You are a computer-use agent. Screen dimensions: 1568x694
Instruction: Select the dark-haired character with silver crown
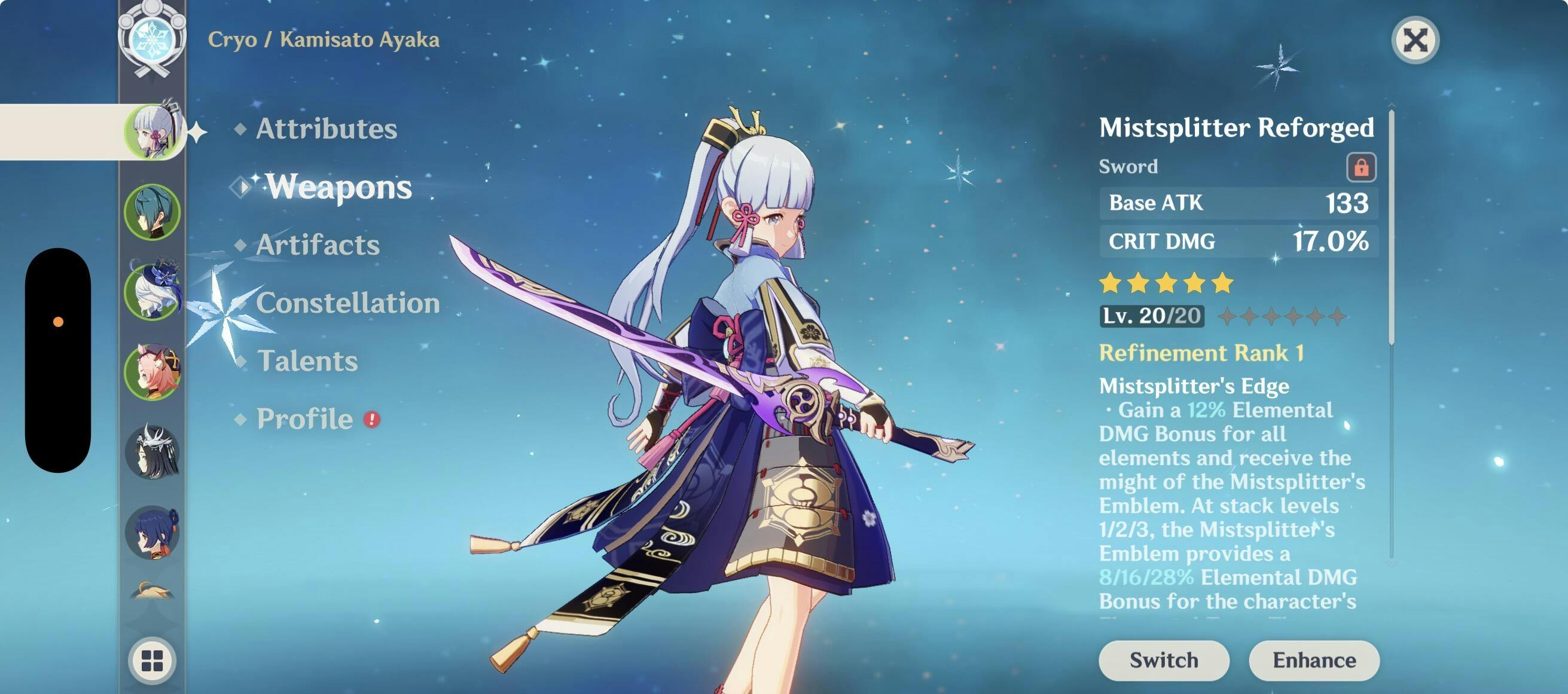coord(152,452)
